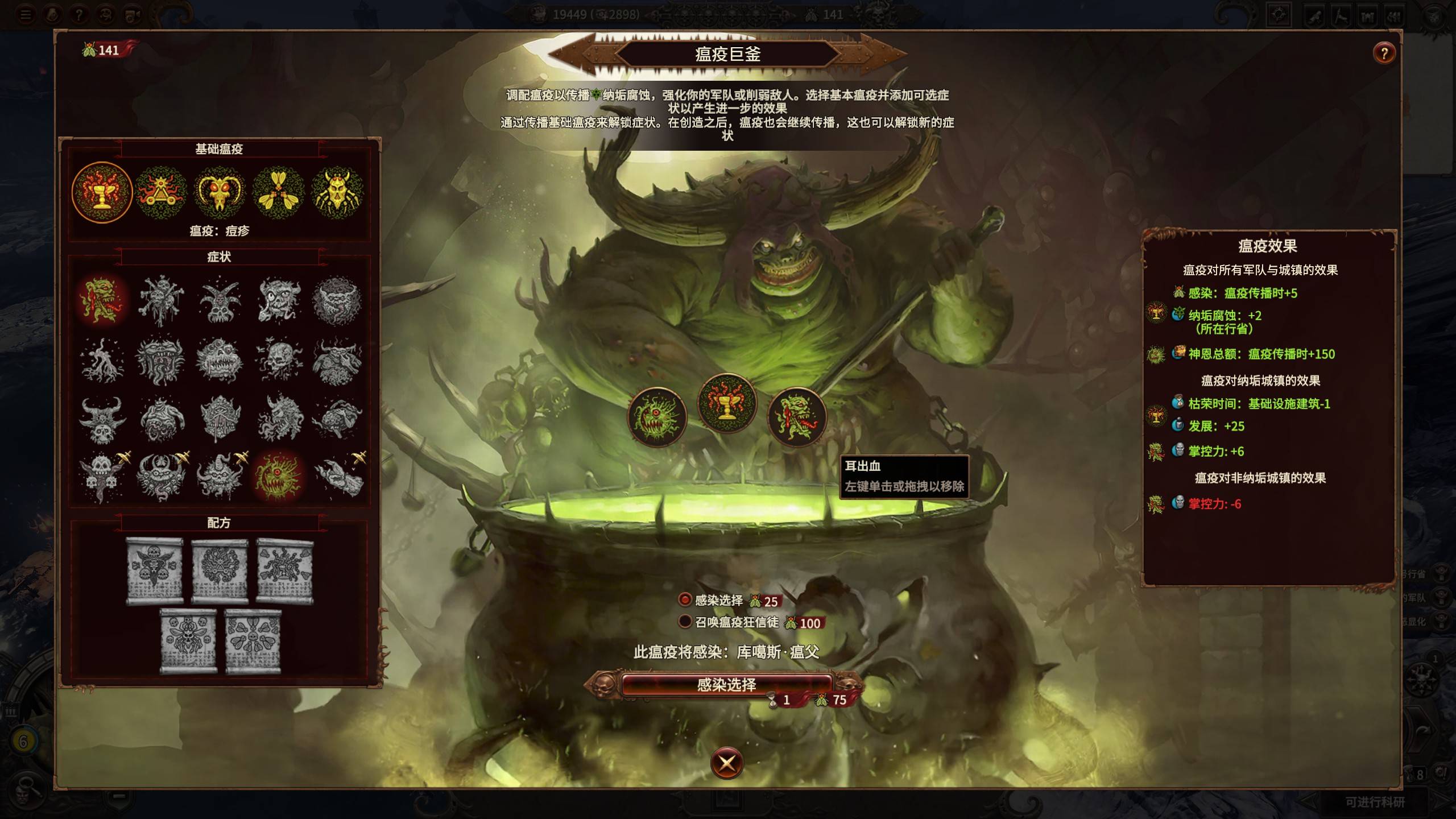Open the fly-swarm recipe scroll at the bottom right
This screenshot has width=1456, height=819.
pos(253,641)
